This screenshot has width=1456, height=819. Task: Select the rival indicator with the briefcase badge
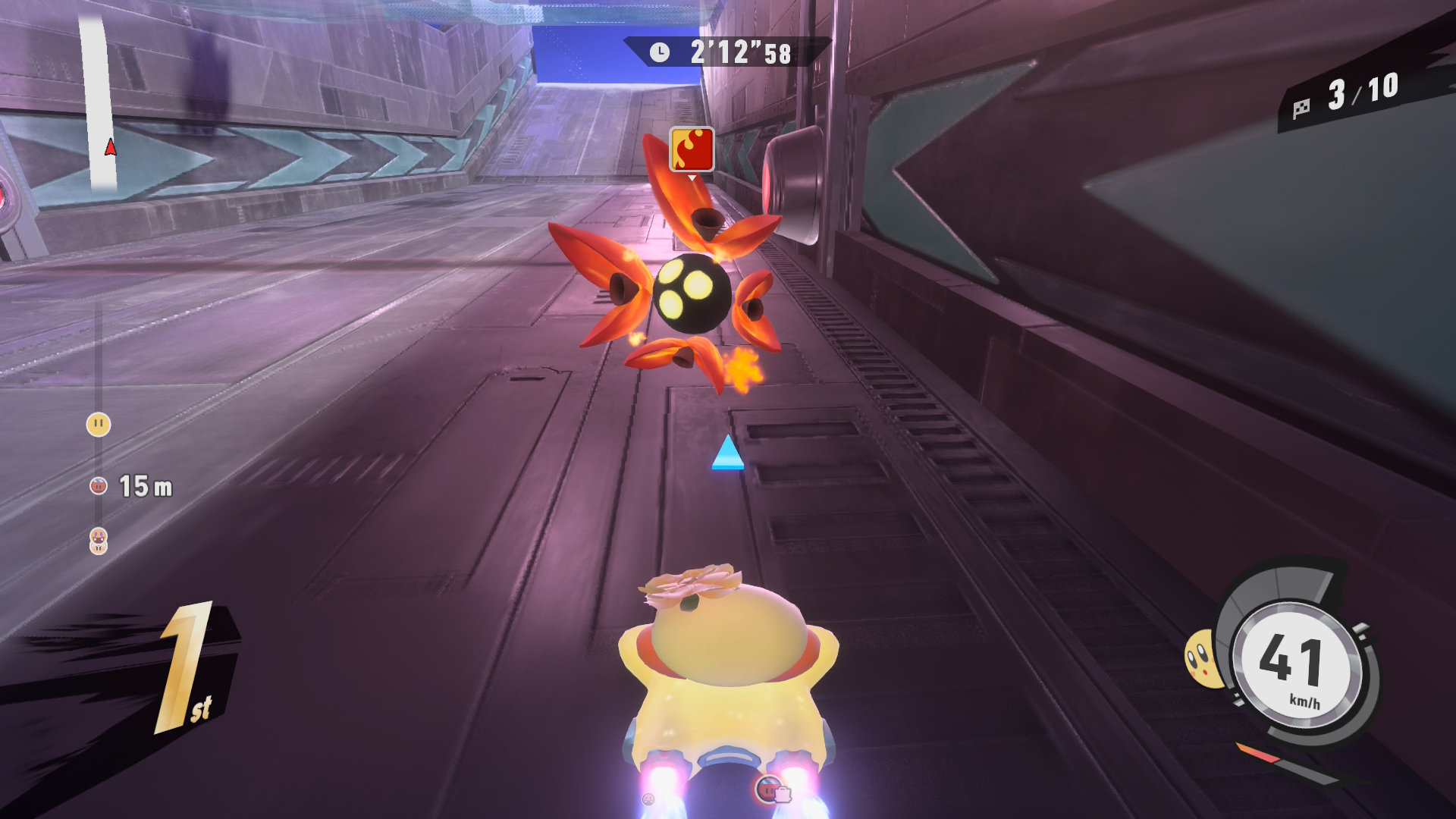point(772,790)
